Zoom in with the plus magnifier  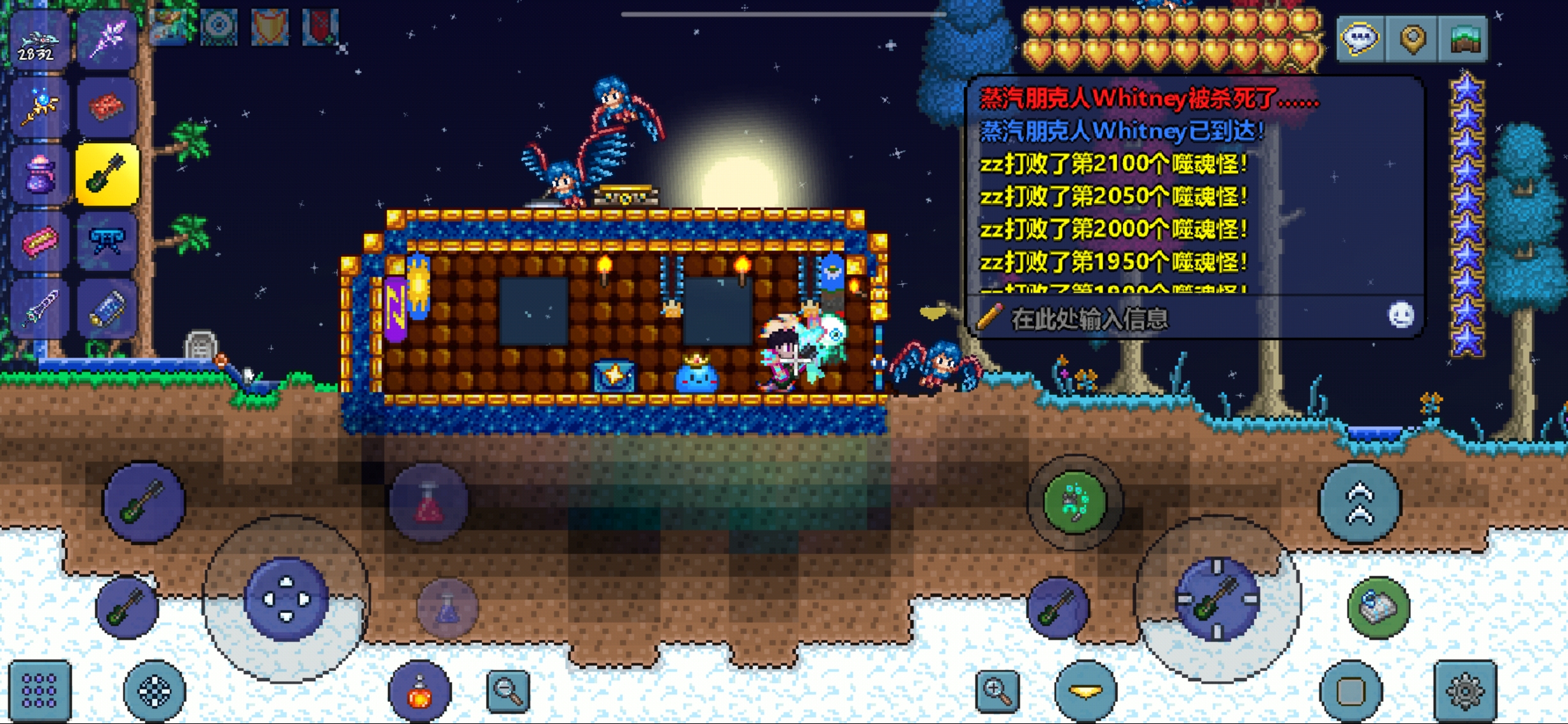click(997, 690)
